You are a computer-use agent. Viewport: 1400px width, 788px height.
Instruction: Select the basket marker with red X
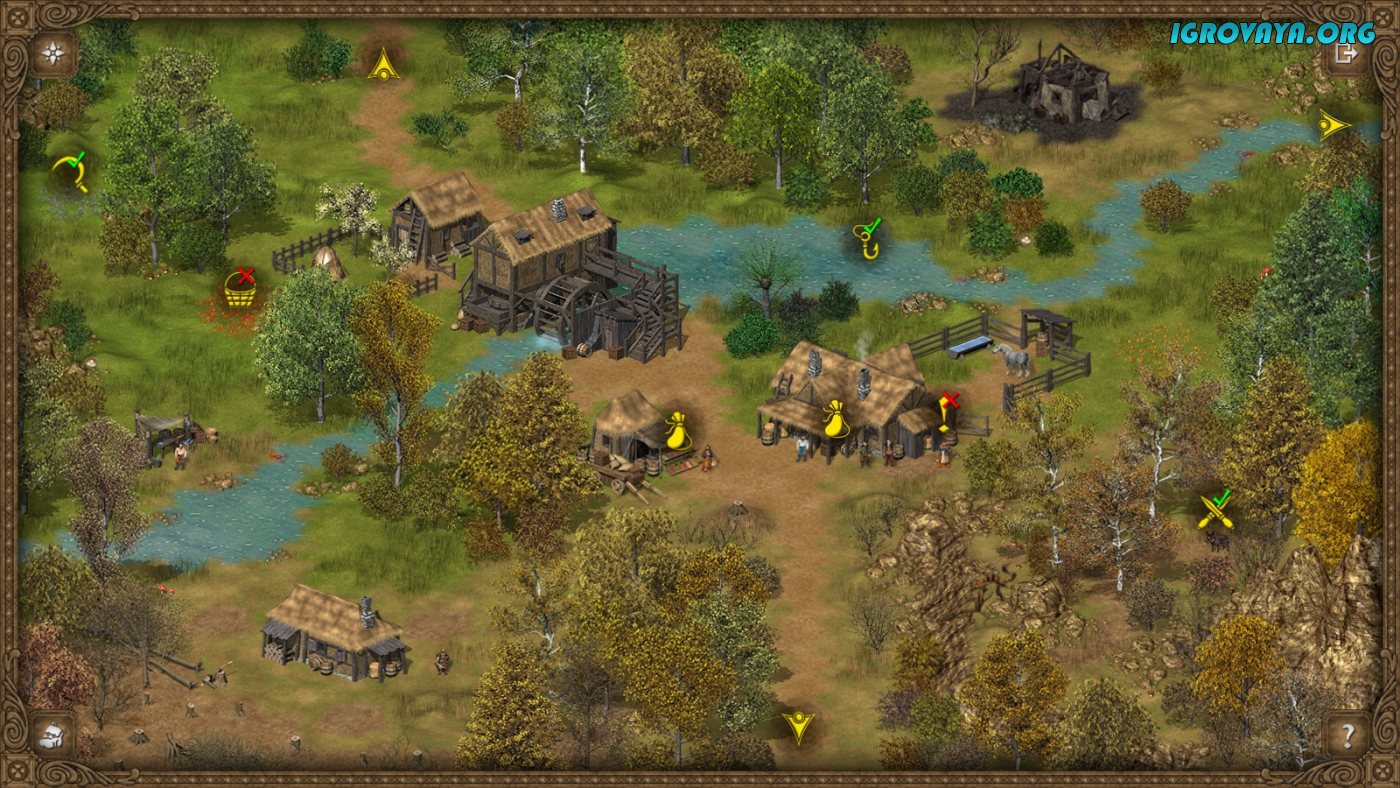(238, 290)
